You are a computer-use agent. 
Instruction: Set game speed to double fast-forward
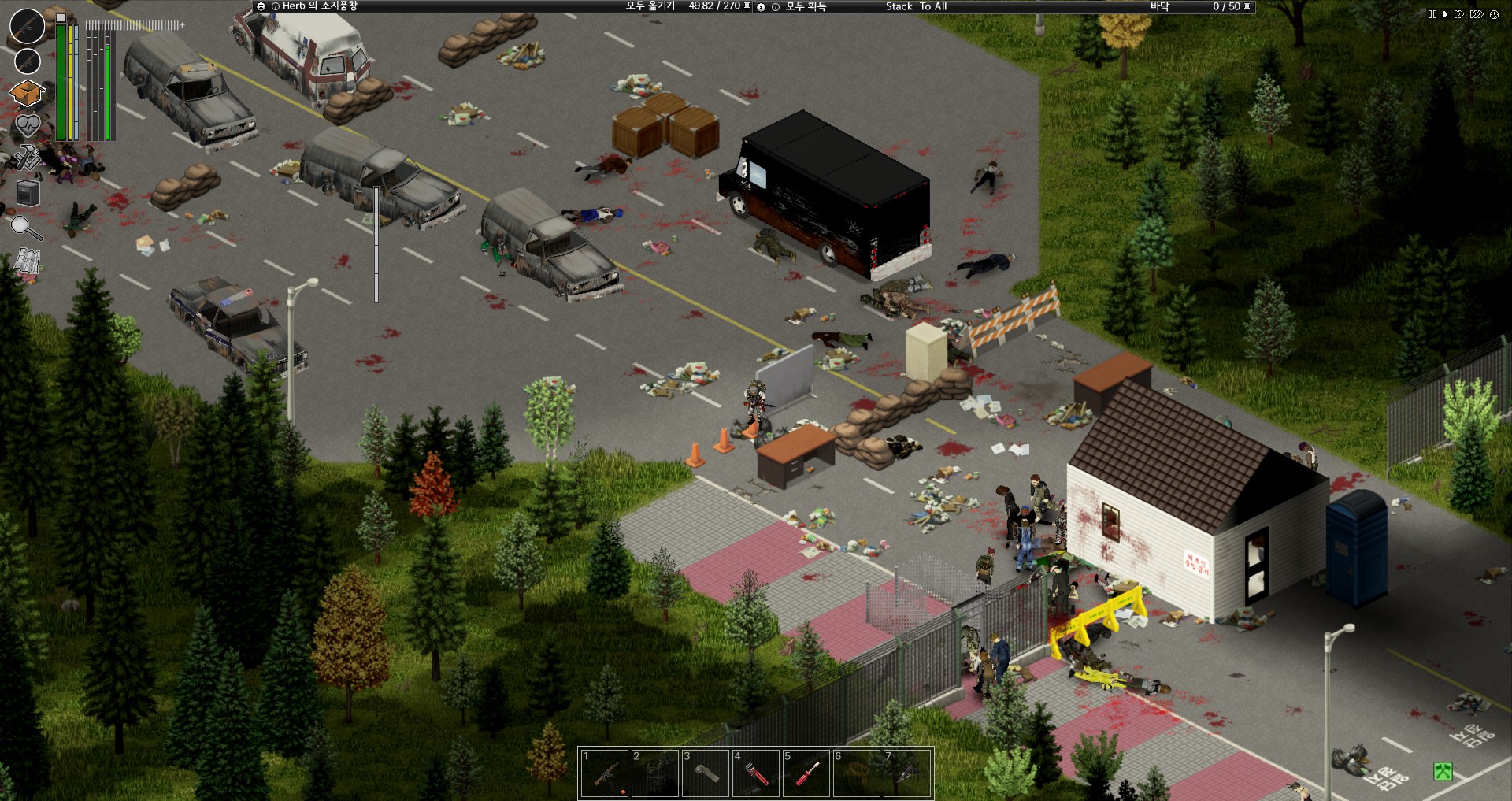pyautogui.click(x=1459, y=14)
